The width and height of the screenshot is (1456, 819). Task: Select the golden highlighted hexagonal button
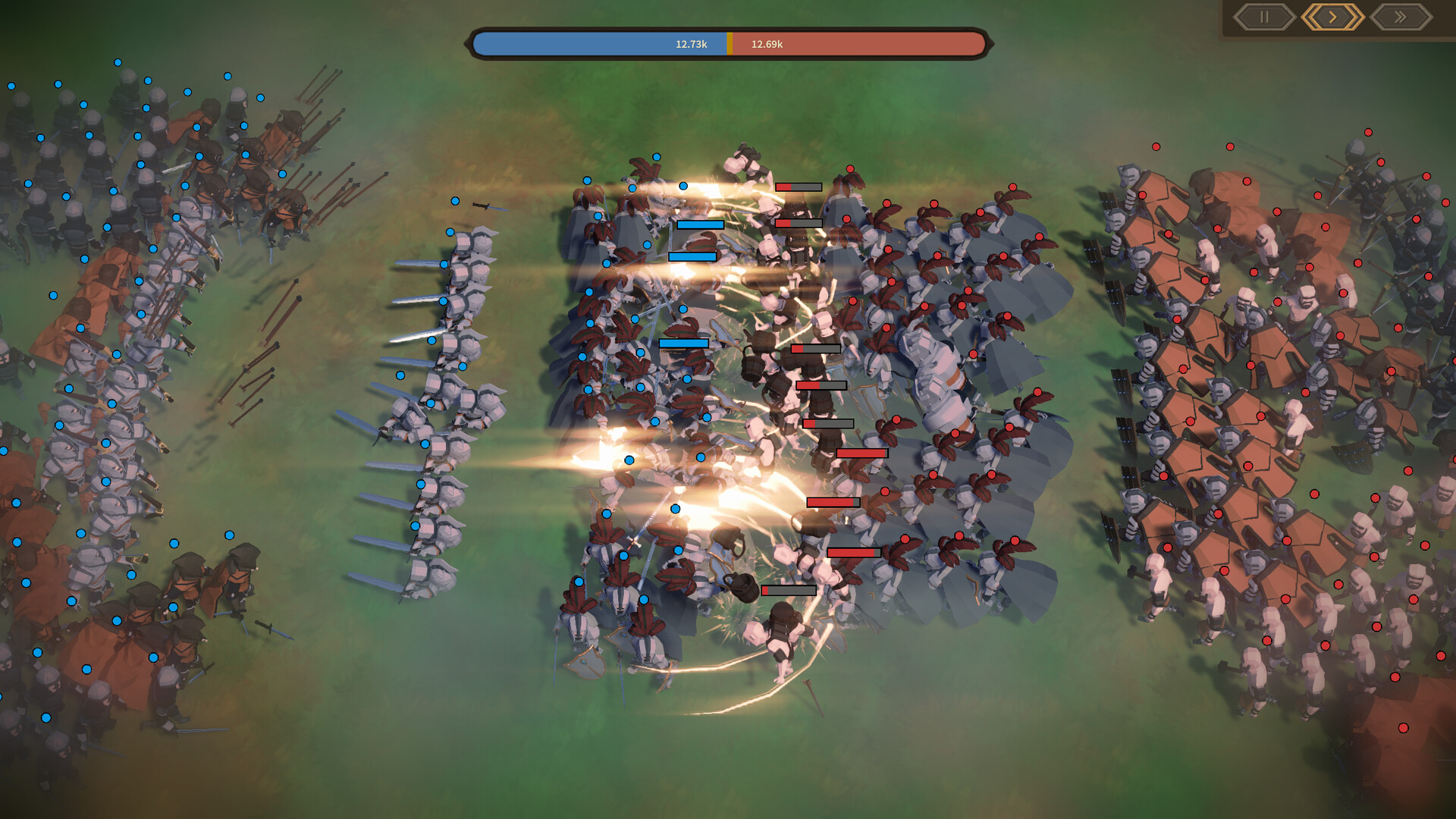click(x=1332, y=17)
